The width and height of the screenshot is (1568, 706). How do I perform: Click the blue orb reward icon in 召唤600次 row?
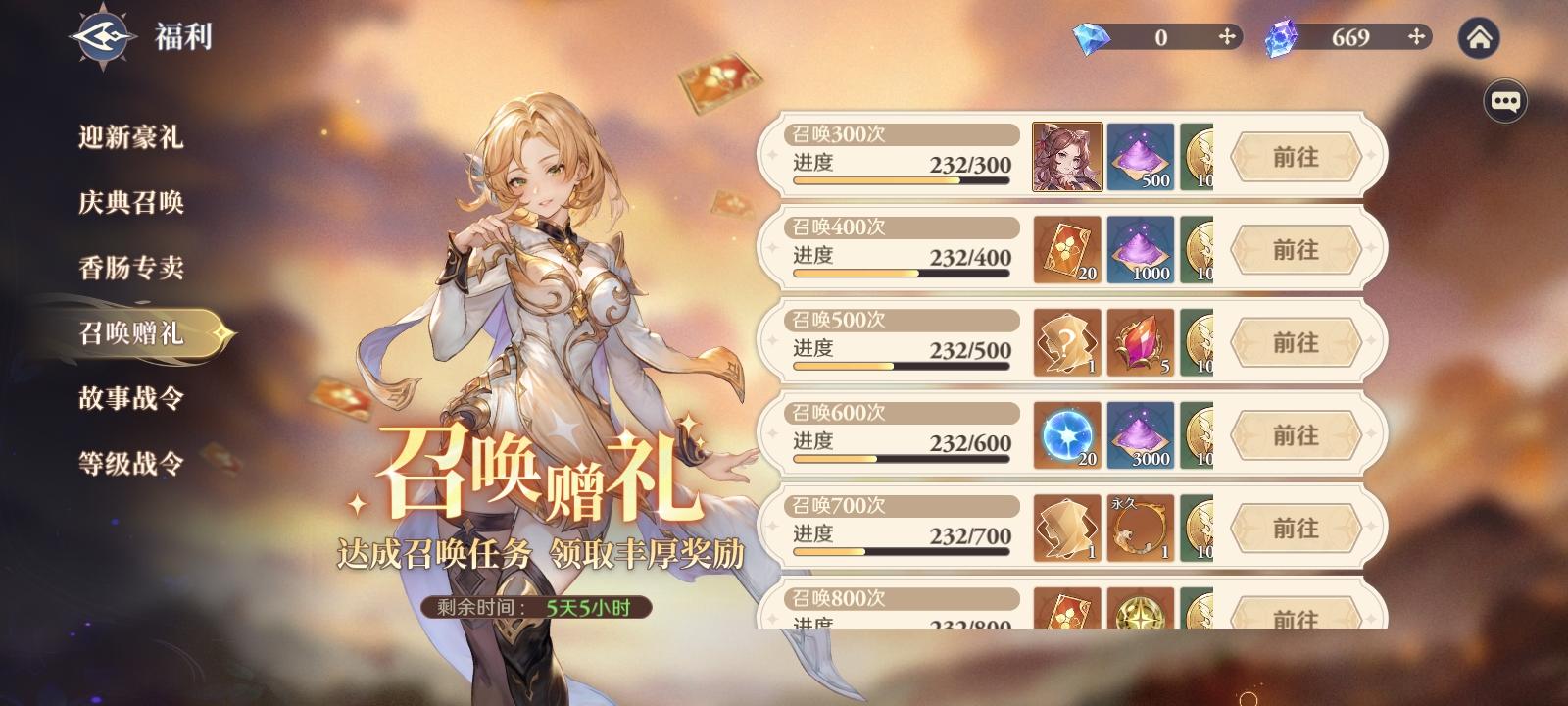pyautogui.click(x=1066, y=434)
